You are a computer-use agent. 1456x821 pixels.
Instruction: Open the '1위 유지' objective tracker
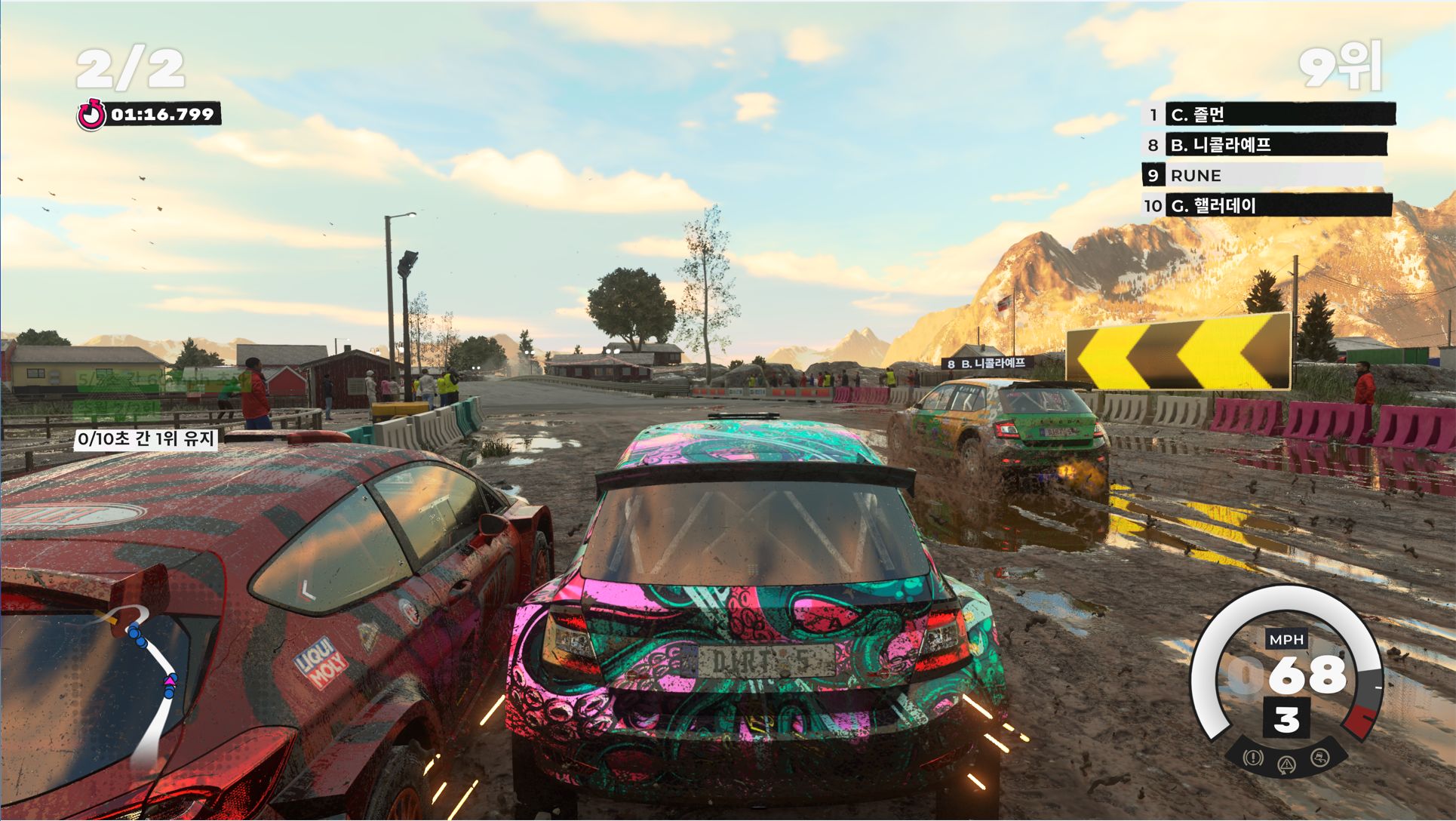click(146, 438)
